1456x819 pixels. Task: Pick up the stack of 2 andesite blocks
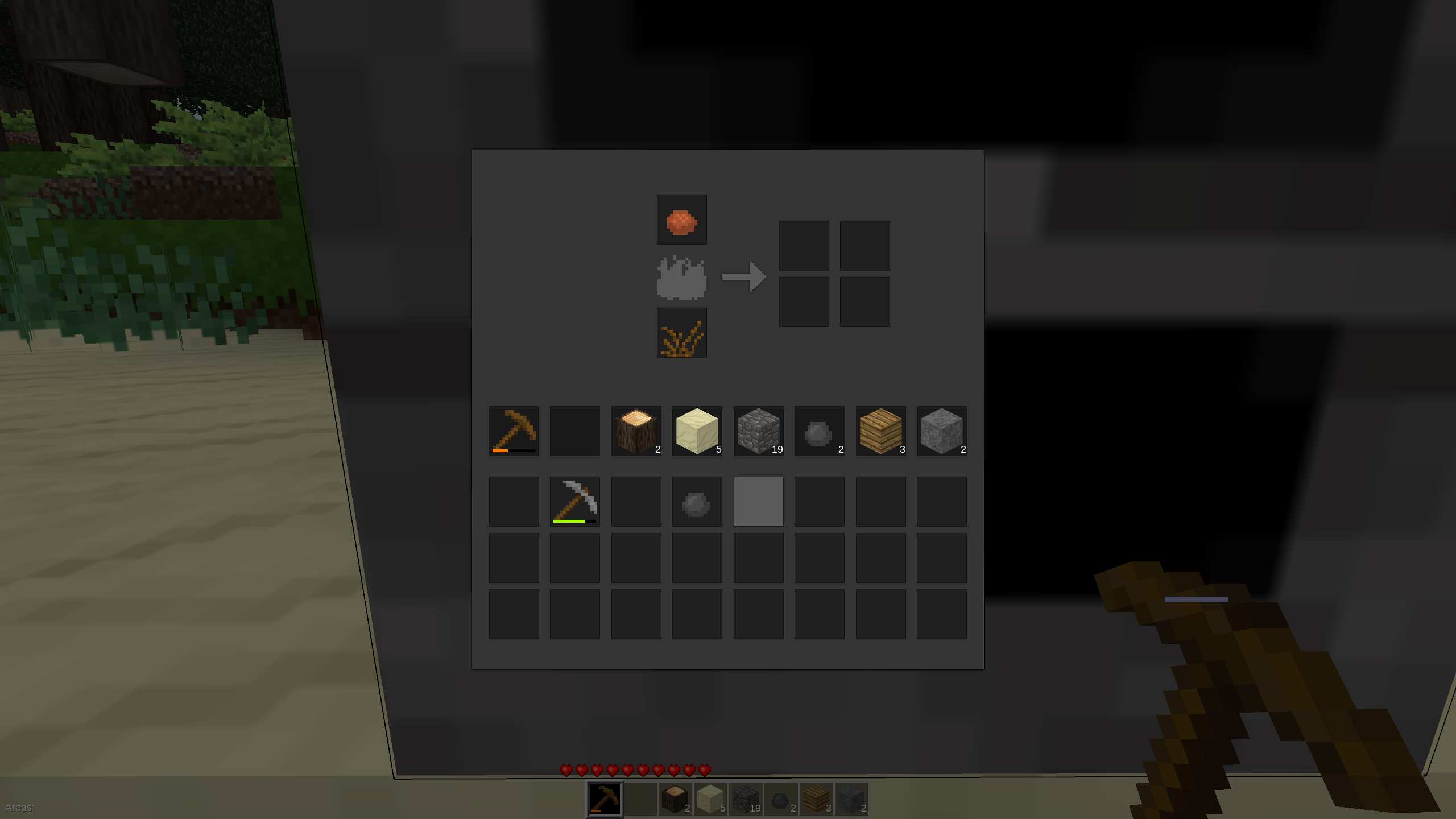(942, 431)
